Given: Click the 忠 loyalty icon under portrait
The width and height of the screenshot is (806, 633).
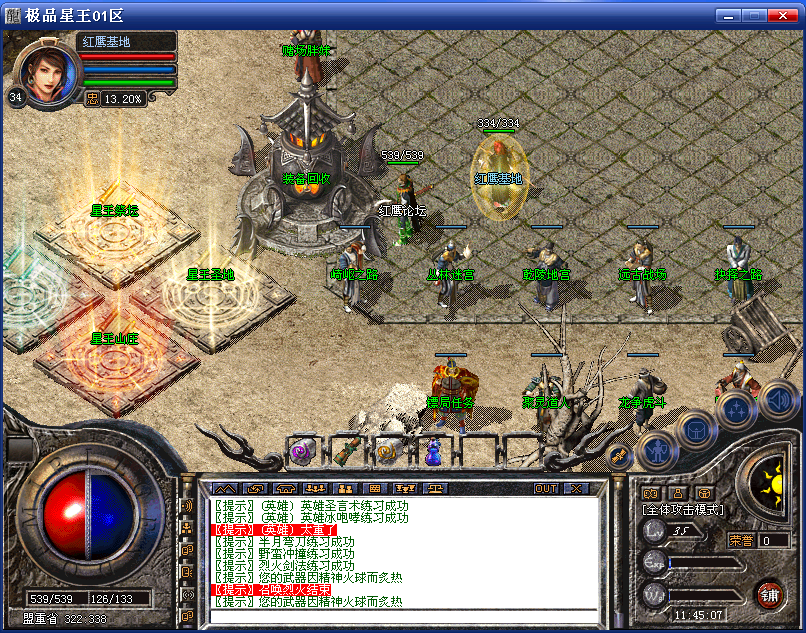Looking at the screenshot, I should 92,98.
